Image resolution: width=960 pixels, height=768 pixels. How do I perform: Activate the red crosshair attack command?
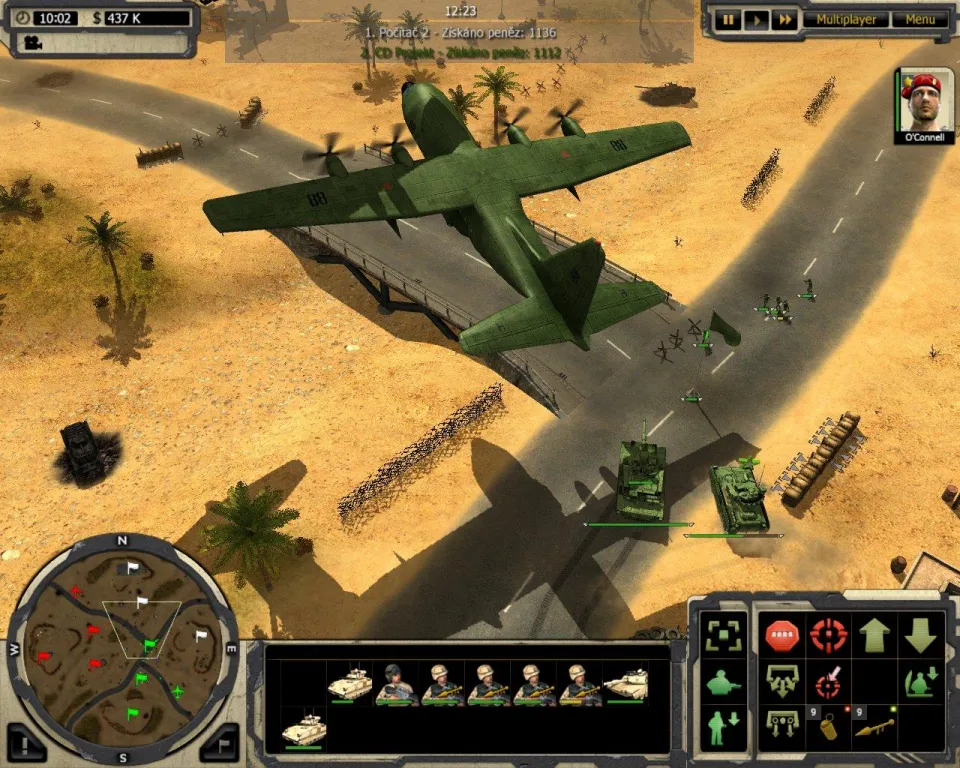point(828,634)
